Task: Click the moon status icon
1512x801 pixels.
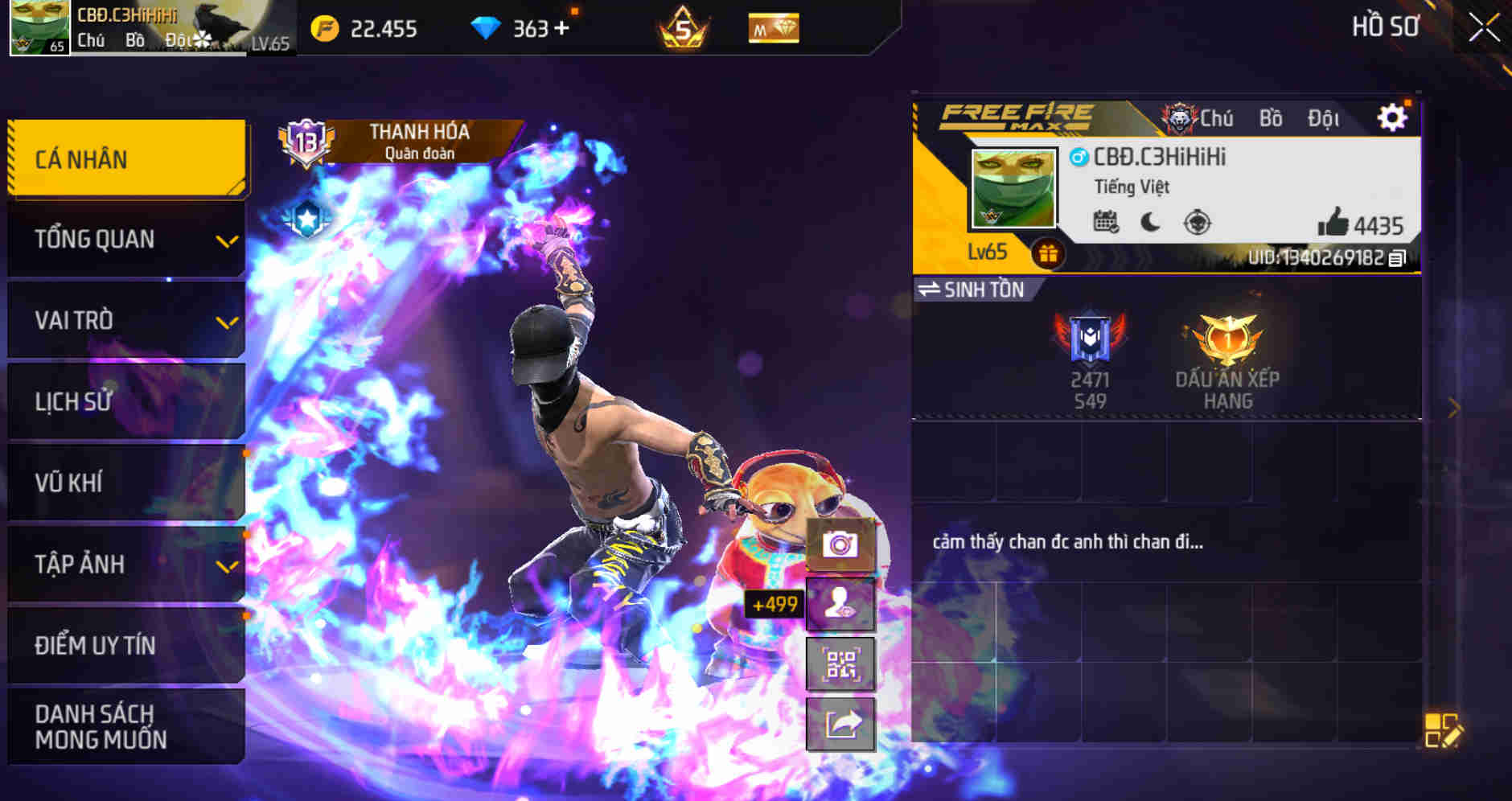Action: [1151, 220]
